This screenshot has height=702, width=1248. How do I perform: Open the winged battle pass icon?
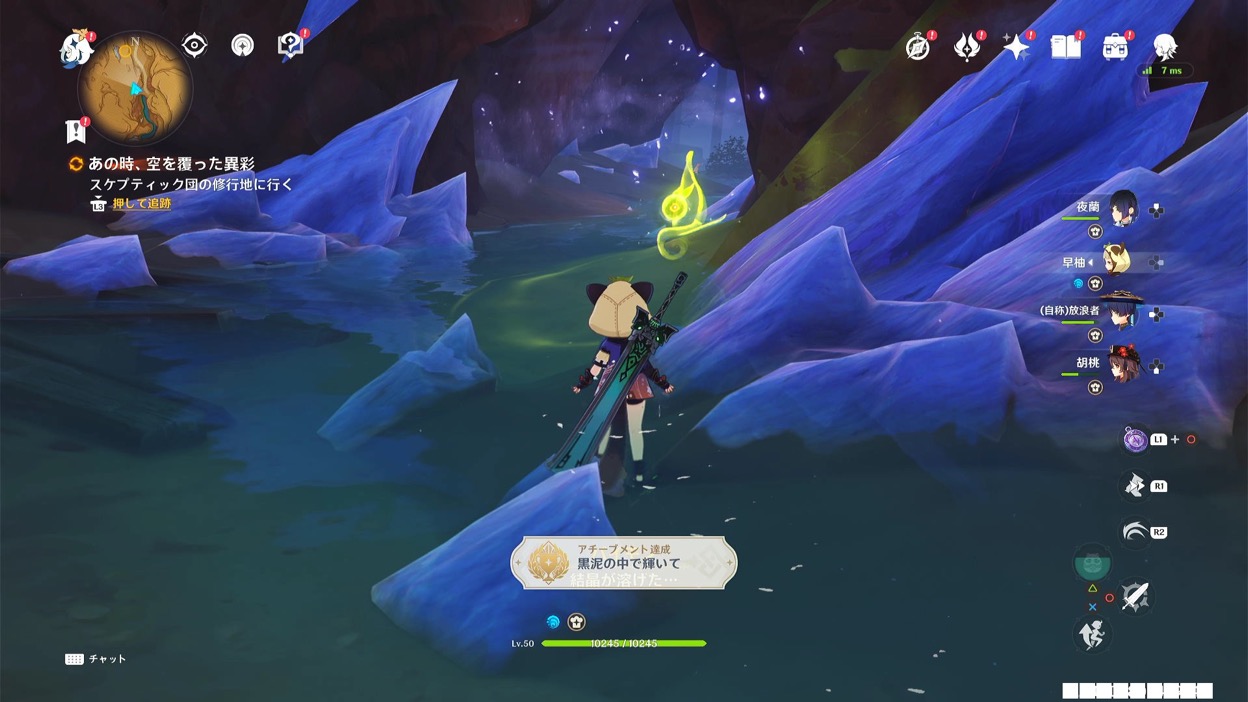click(x=967, y=47)
